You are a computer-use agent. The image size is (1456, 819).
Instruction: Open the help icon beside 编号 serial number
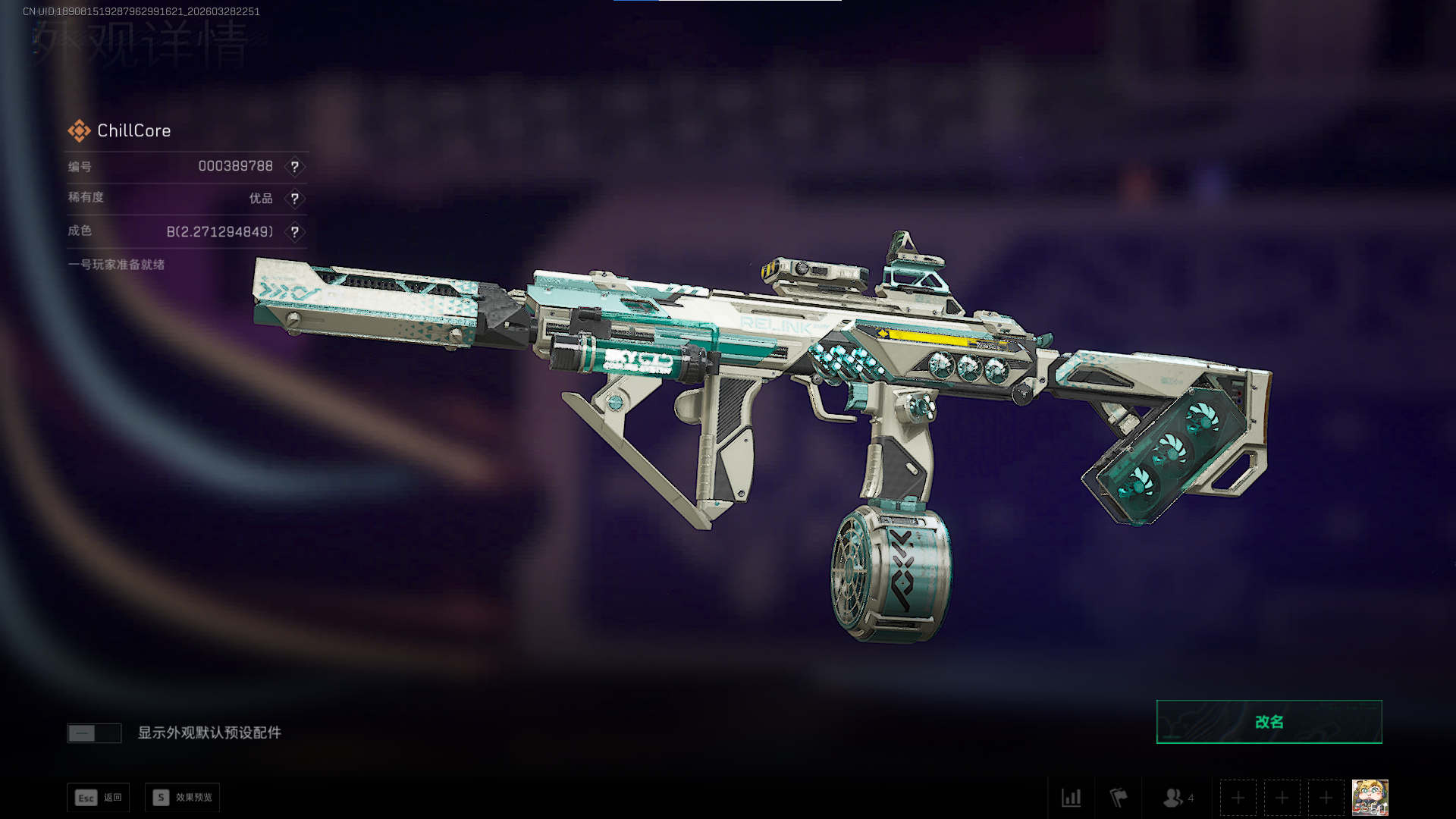[295, 167]
